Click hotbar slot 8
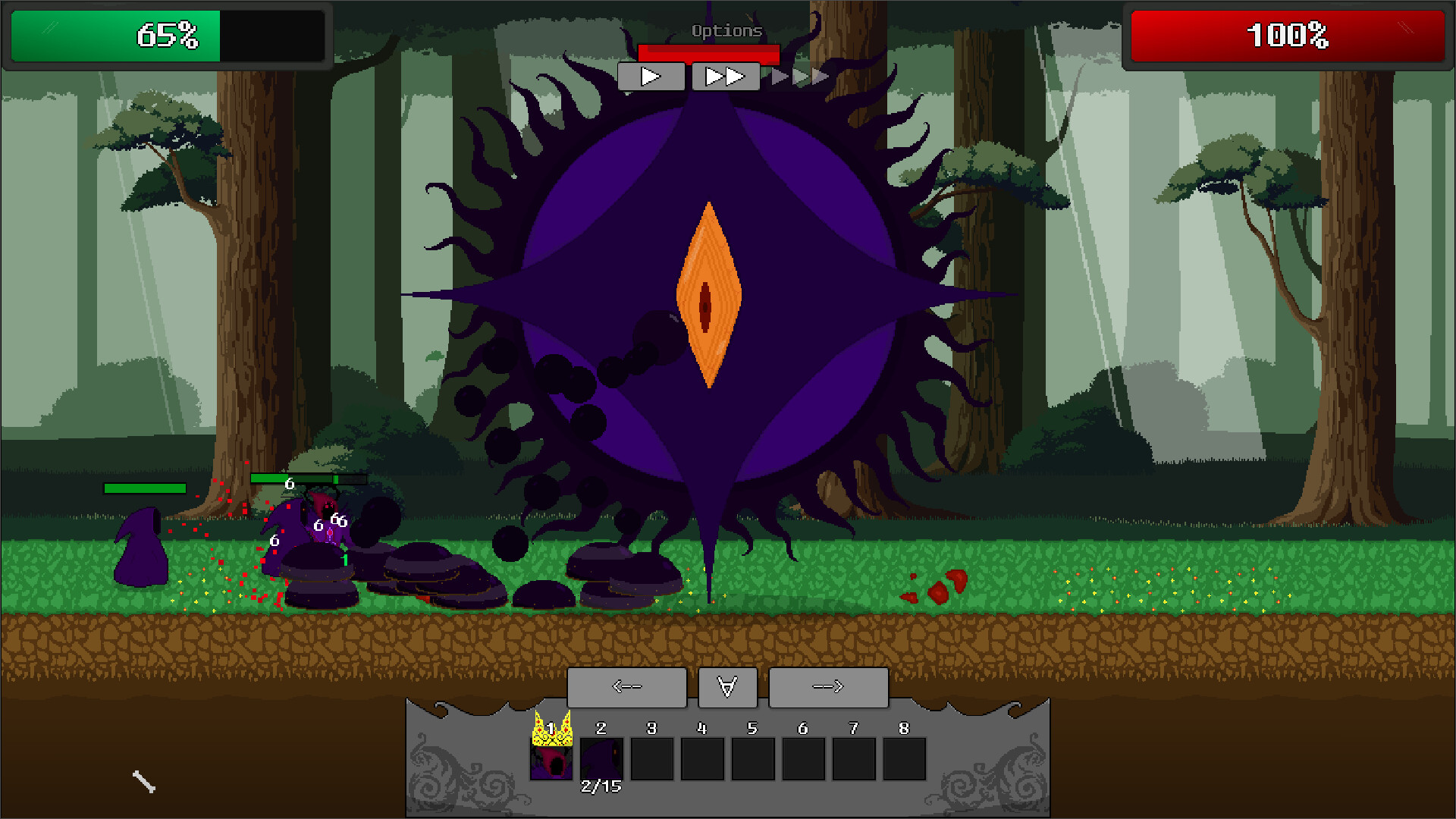Viewport: 1456px width, 819px height. point(904,761)
